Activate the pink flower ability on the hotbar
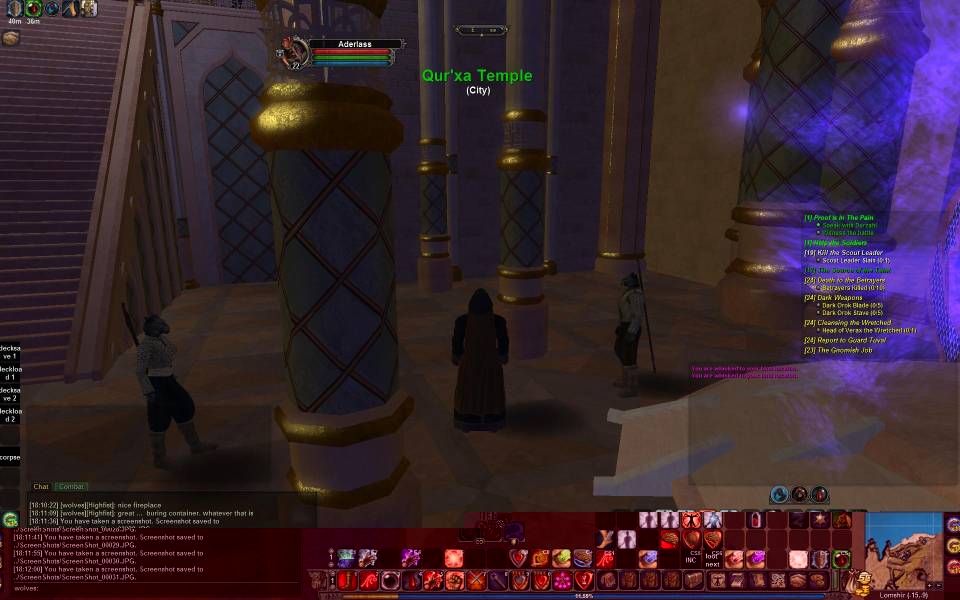This screenshot has width=960, height=600. pyautogui.click(x=563, y=580)
